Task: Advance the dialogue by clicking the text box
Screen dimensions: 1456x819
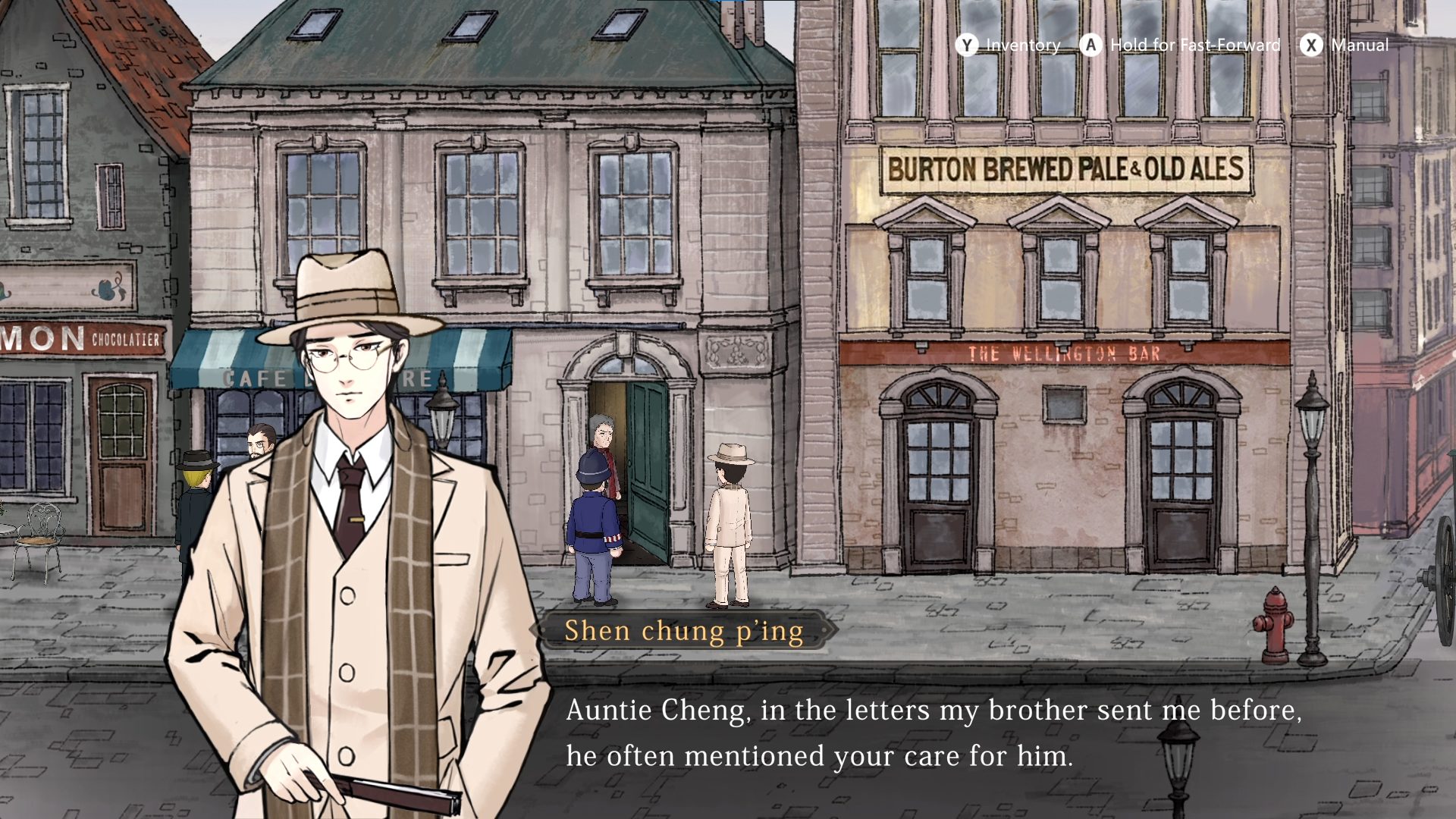Action: click(x=933, y=733)
